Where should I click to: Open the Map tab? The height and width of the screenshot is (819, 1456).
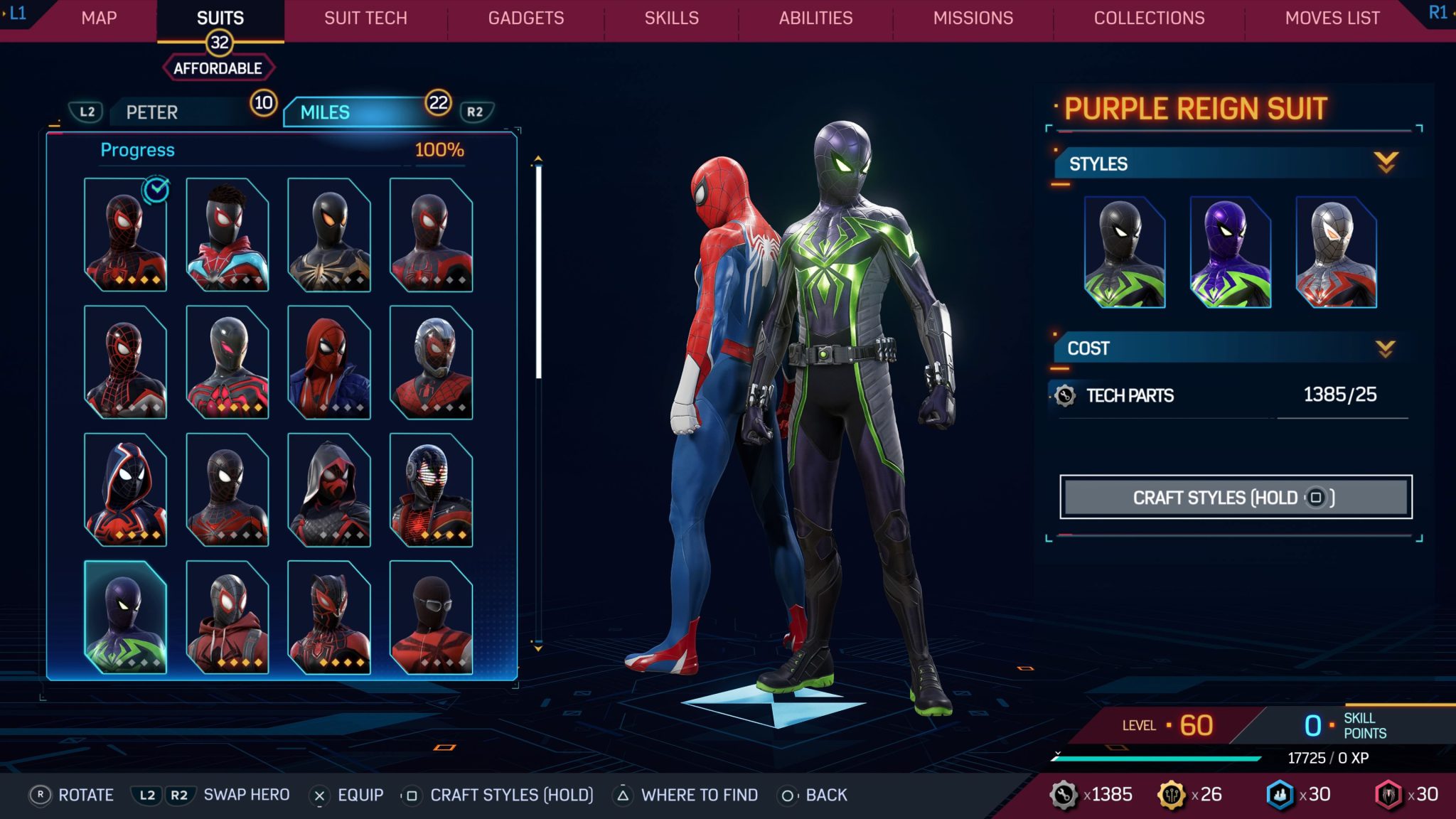pos(99,18)
